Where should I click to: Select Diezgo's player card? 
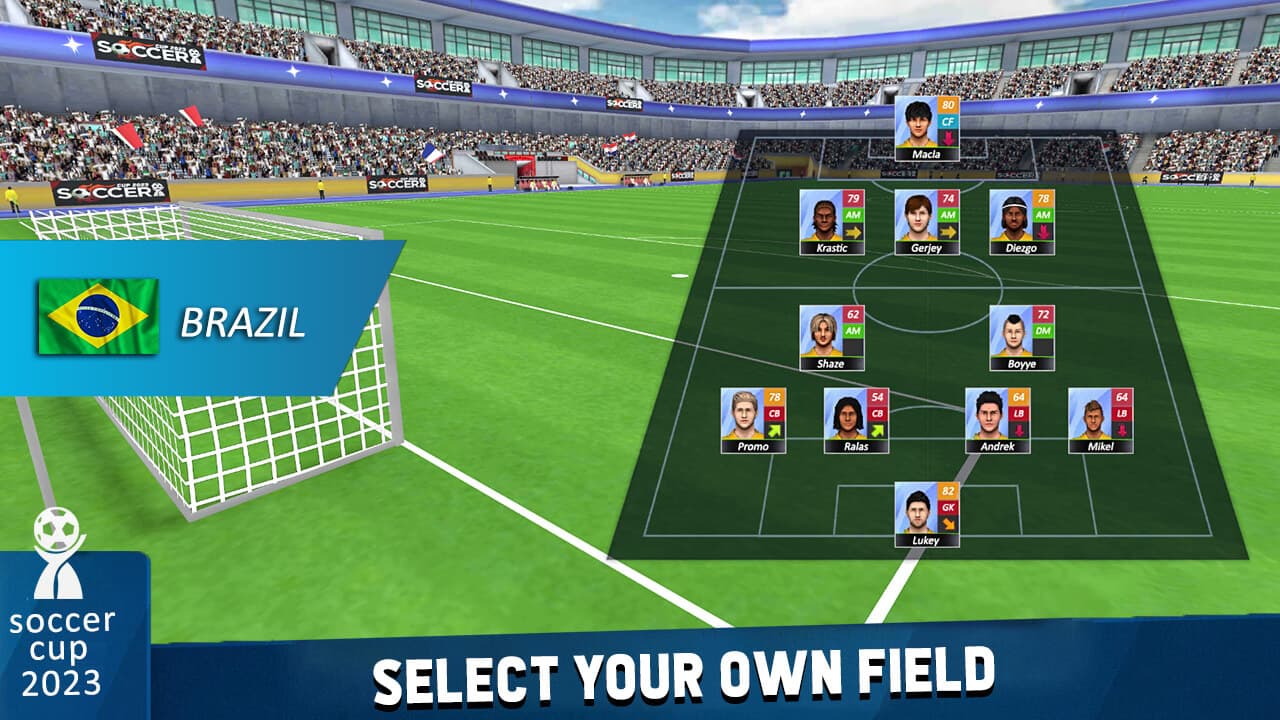pos(1021,222)
